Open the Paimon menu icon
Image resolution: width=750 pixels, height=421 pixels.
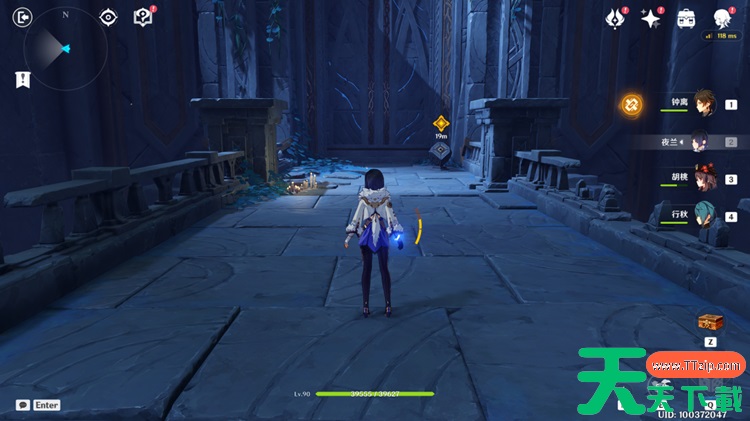point(721,18)
